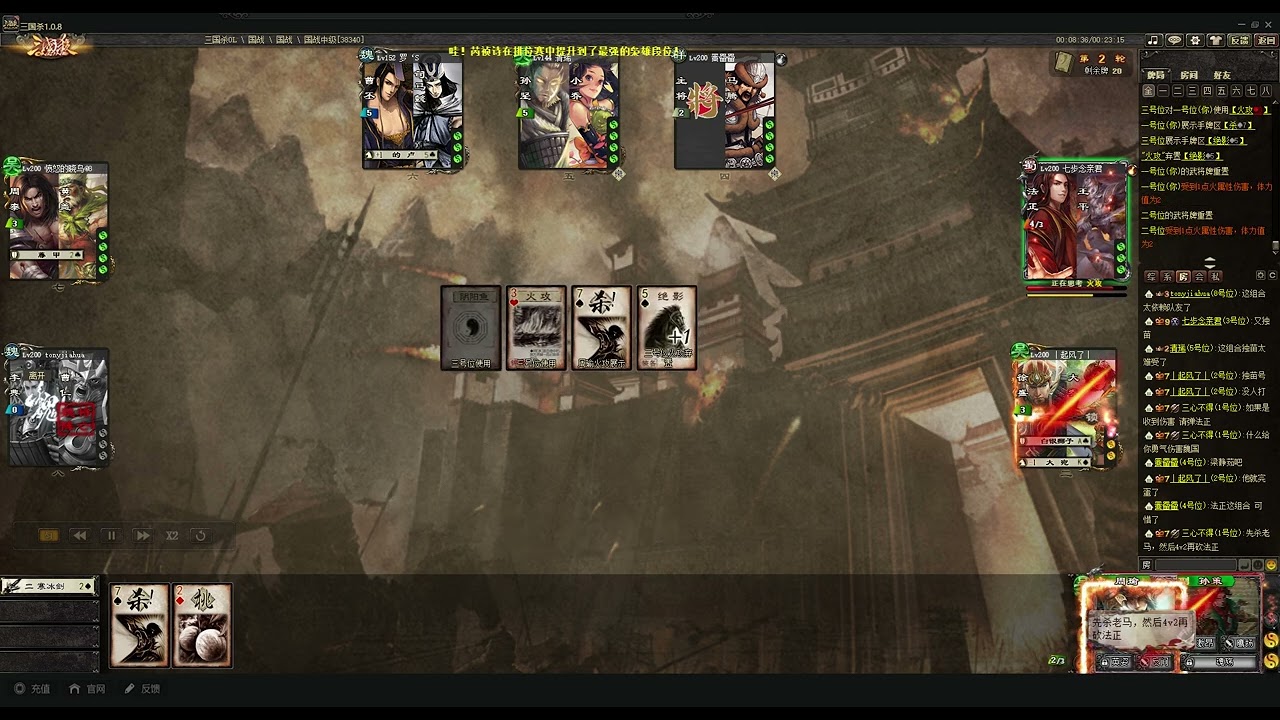
Task: Select the 寒冰剑 equipment slot
Action: [48, 586]
